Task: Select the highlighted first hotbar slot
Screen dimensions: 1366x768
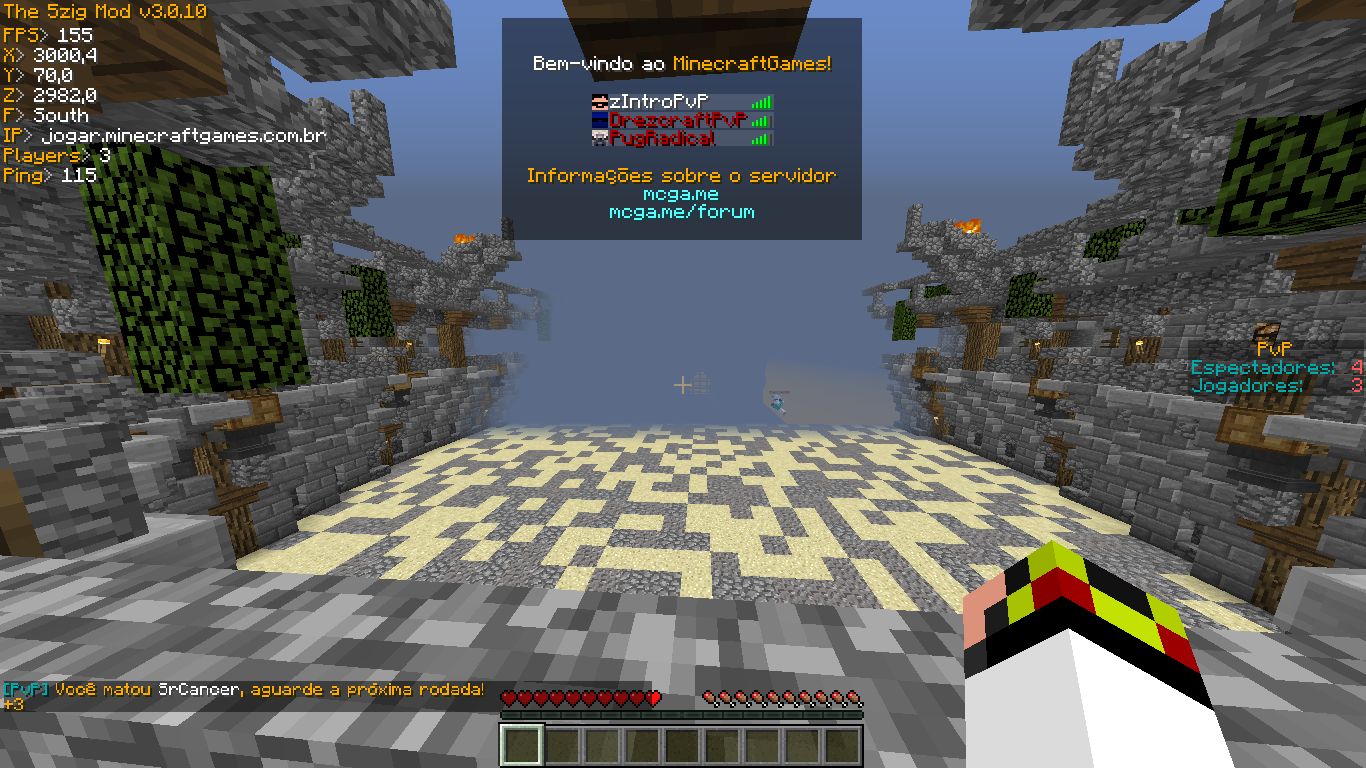Action: pos(520,745)
